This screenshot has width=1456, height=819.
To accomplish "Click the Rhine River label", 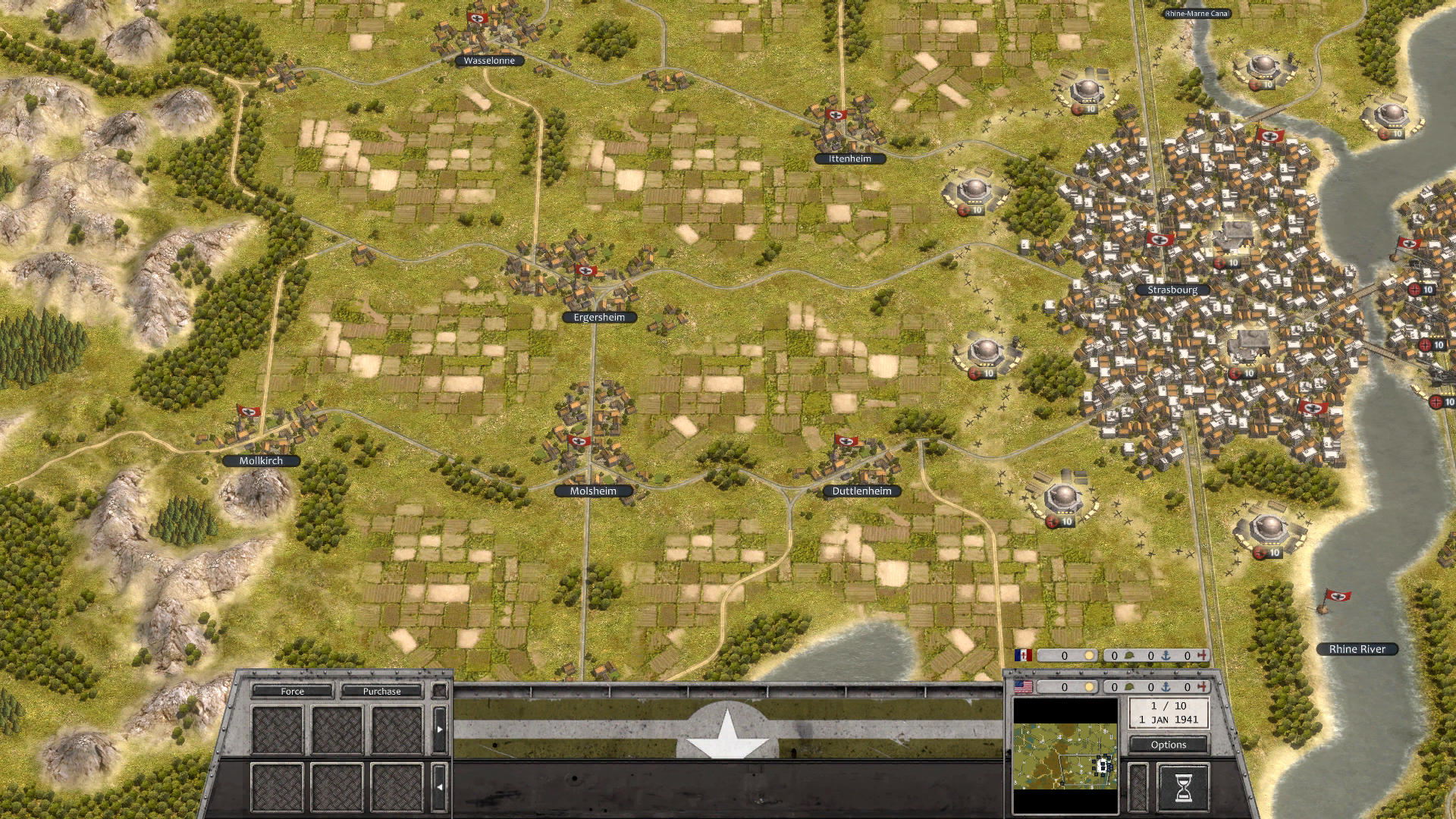I will [x=1357, y=649].
